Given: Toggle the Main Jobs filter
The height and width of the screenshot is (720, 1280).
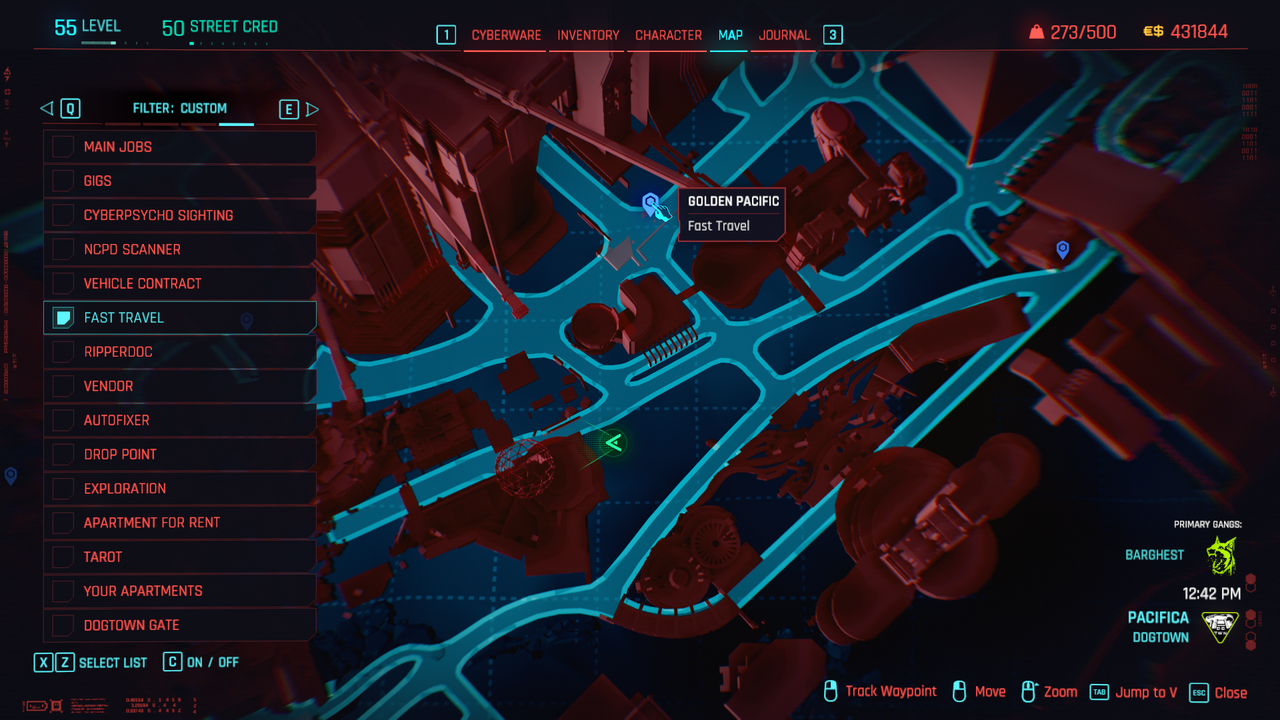Looking at the screenshot, I should click(x=63, y=147).
